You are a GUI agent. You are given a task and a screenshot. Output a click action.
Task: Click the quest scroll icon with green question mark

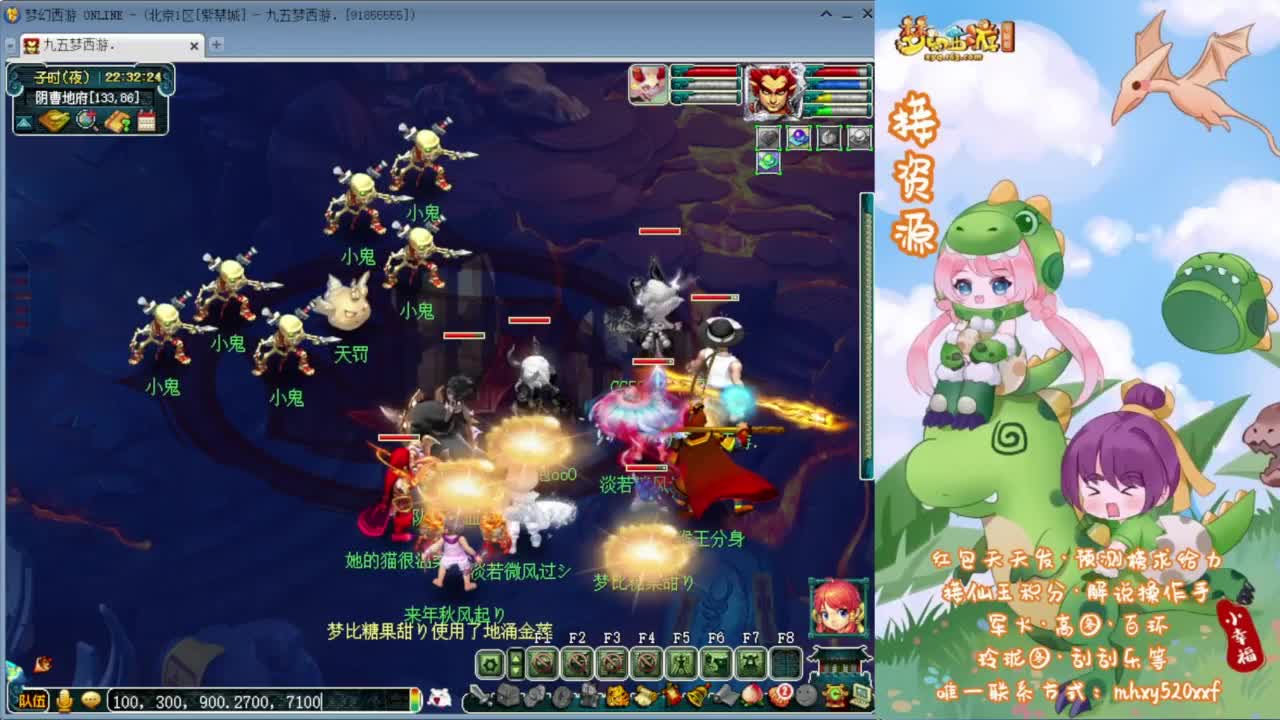pos(116,121)
